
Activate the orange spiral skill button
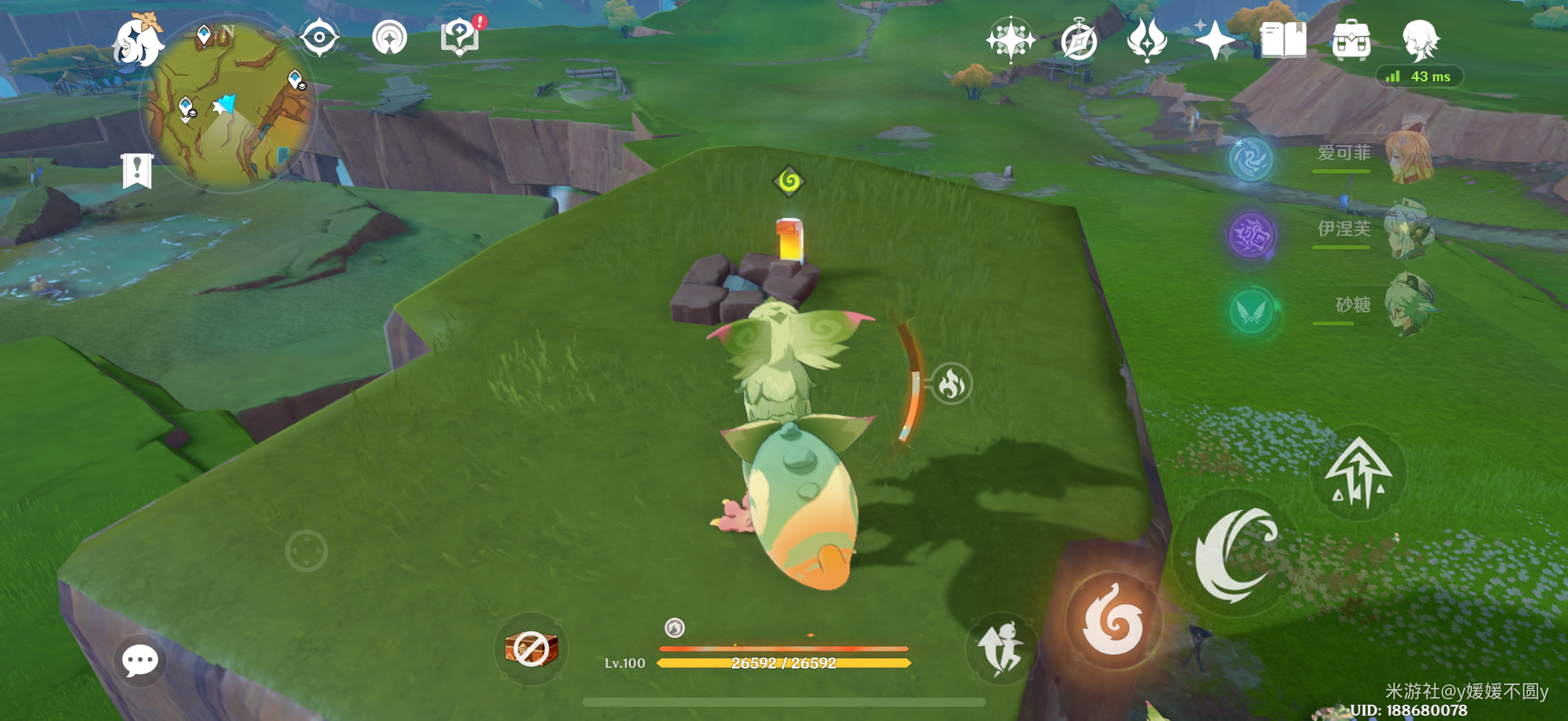click(1113, 621)
